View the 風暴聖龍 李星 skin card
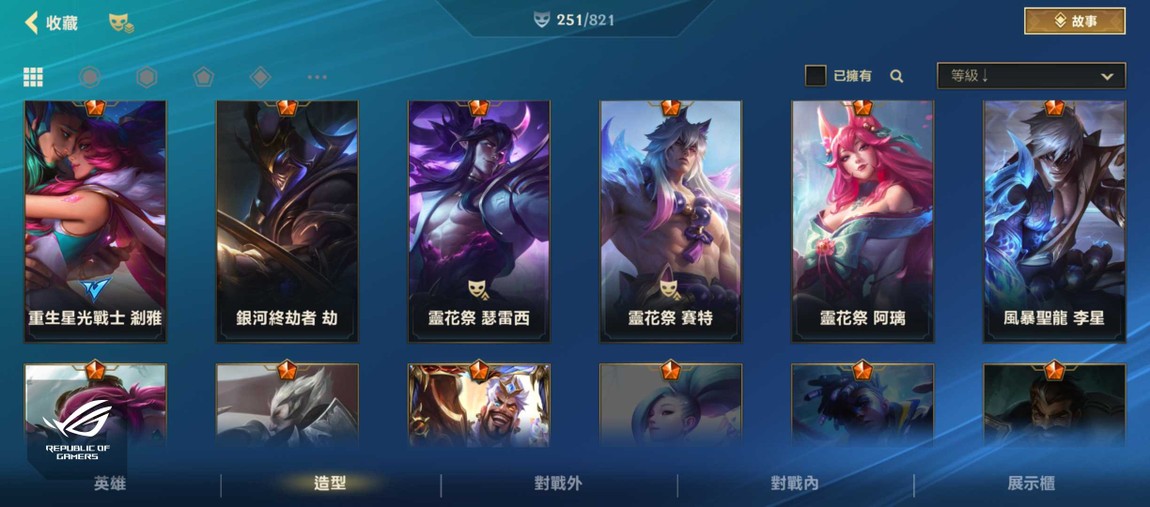The image size is (1150, 507). 1054,221
